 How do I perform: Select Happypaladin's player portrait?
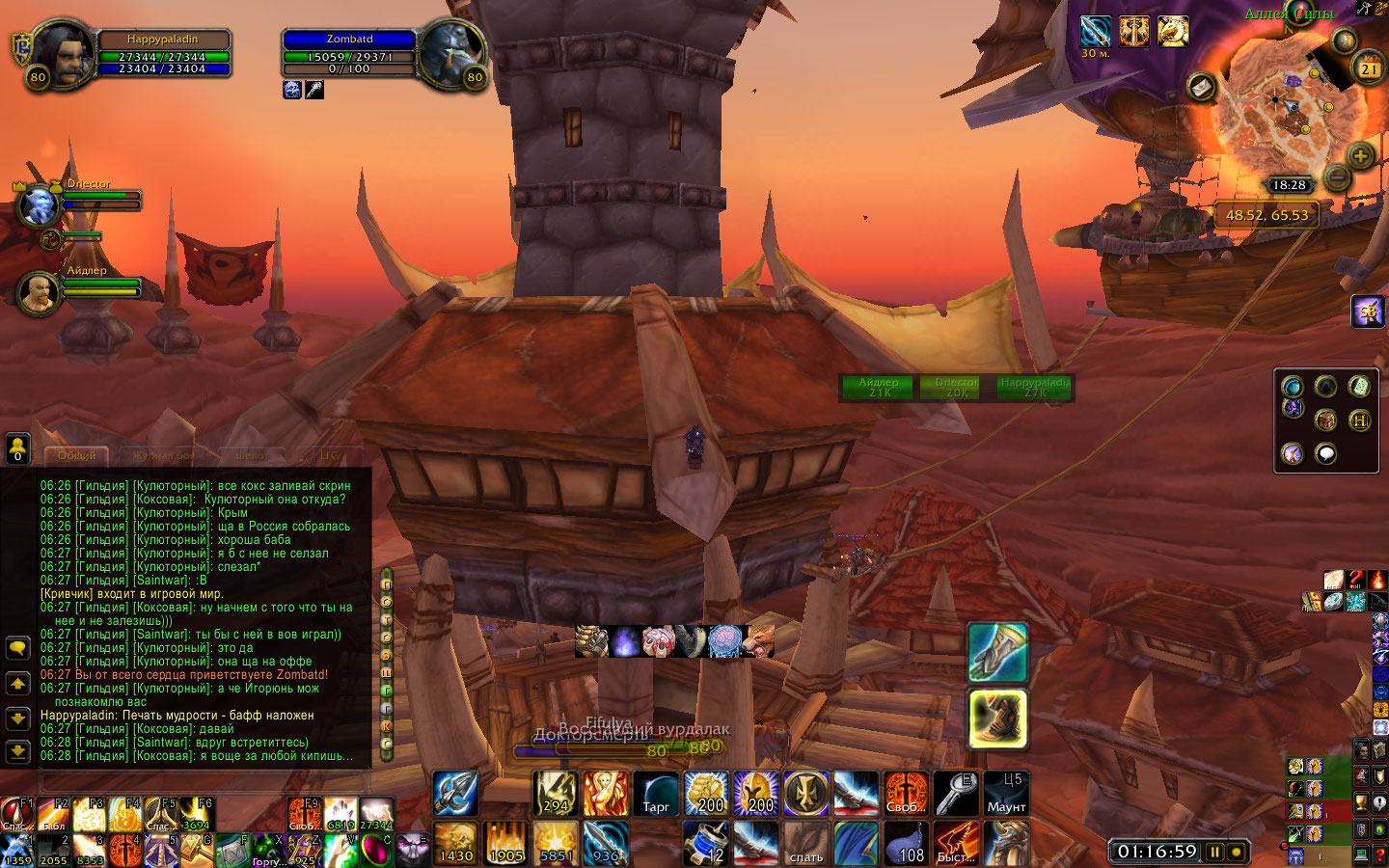coord(62,54)
